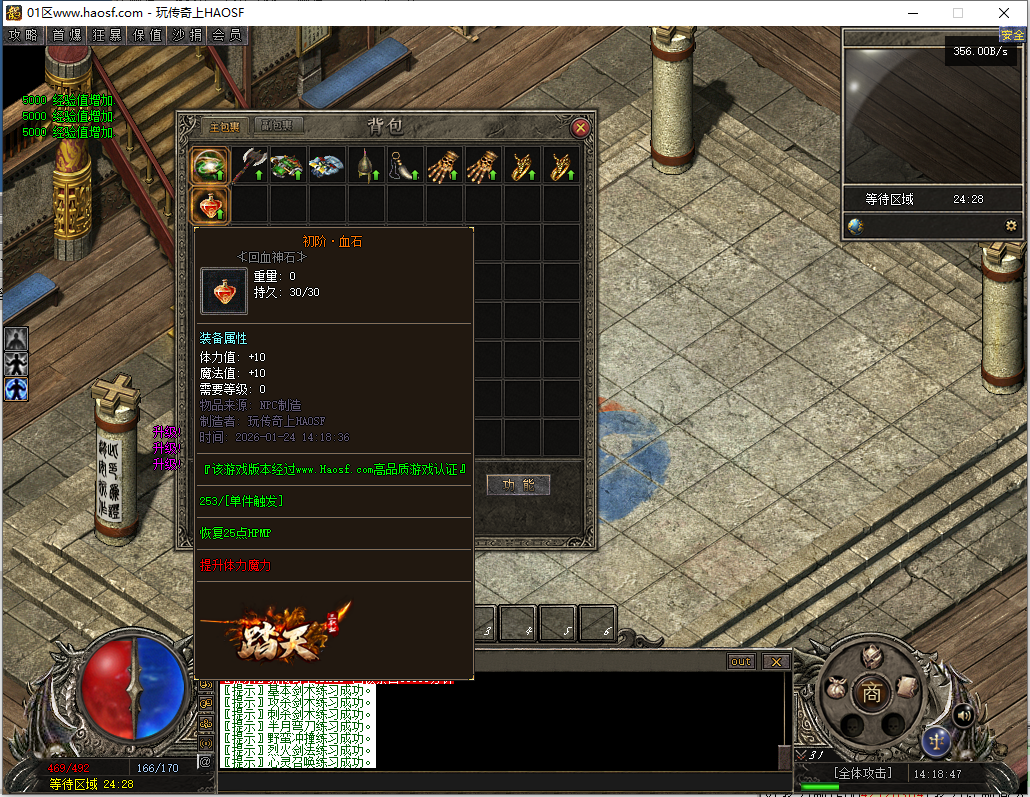This screenshot has height=797, width=1030.
Task: Open the 攻略 guide menu
Action: [x=23, y=34]
